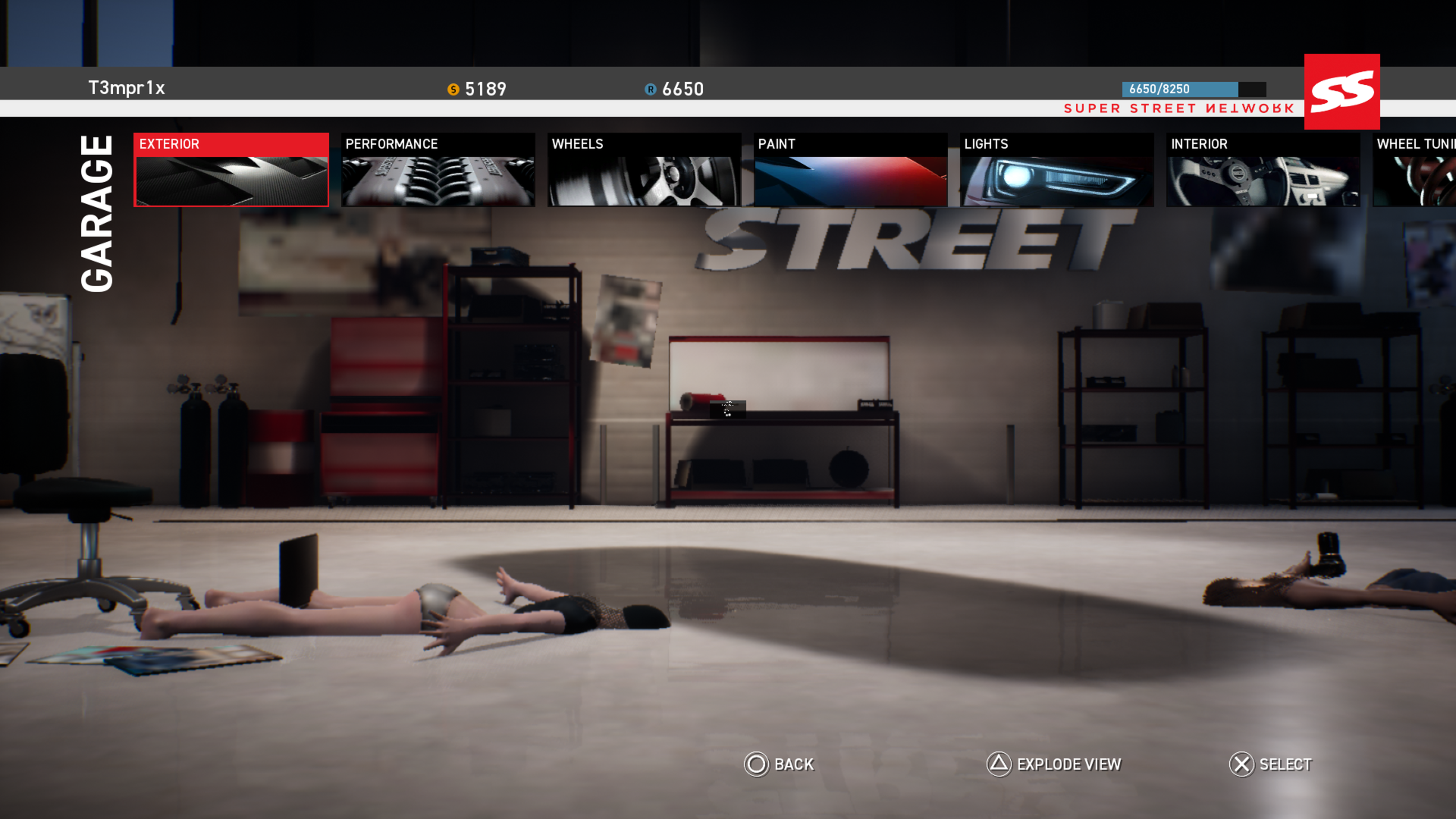
Task: Select the Lights customization tile
Action: [x=1057, y=169]
